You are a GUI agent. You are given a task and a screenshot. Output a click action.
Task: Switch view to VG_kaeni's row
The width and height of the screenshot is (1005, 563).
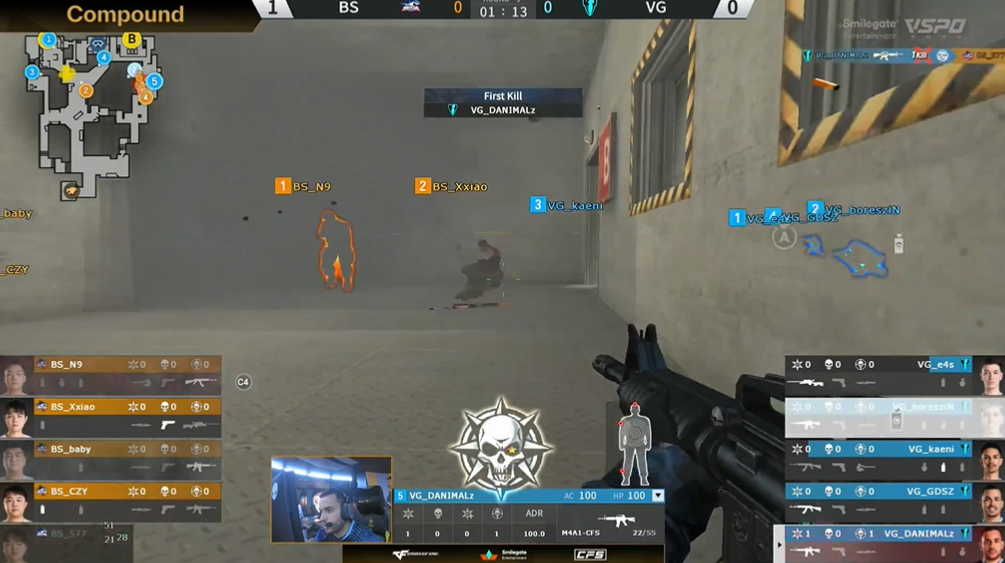(x=880, y=458)
